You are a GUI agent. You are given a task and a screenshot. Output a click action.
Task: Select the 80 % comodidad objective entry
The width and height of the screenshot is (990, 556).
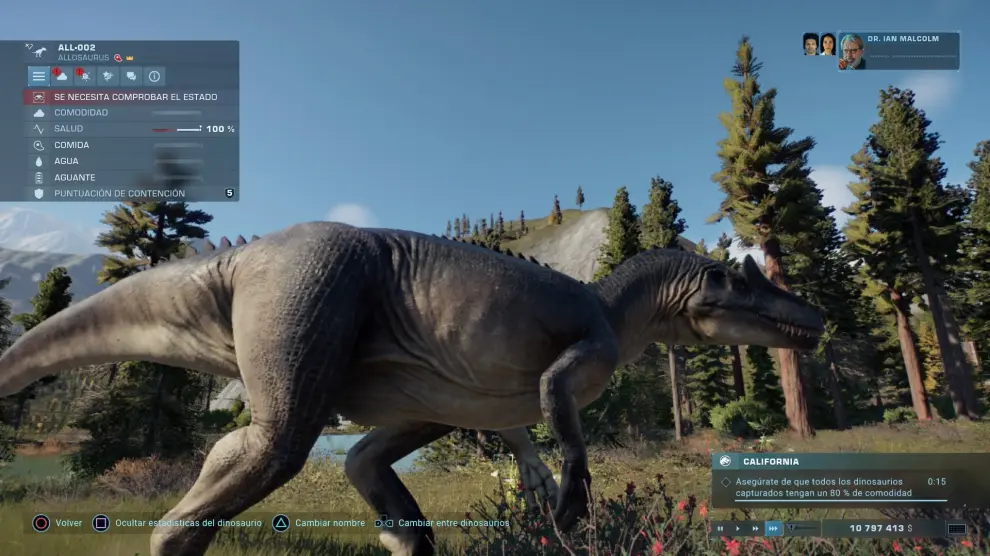pyautogui.click(x=825, y=487)
